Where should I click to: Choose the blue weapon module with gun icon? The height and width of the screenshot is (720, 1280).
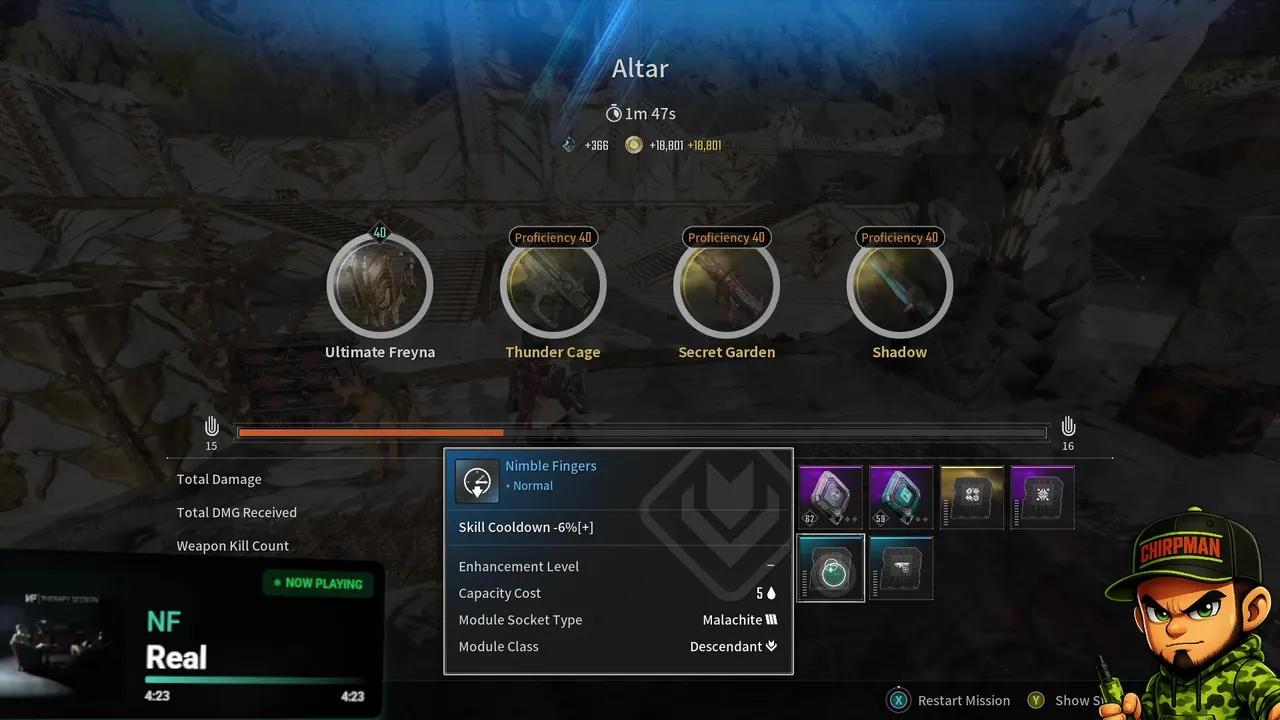[901, 568]
